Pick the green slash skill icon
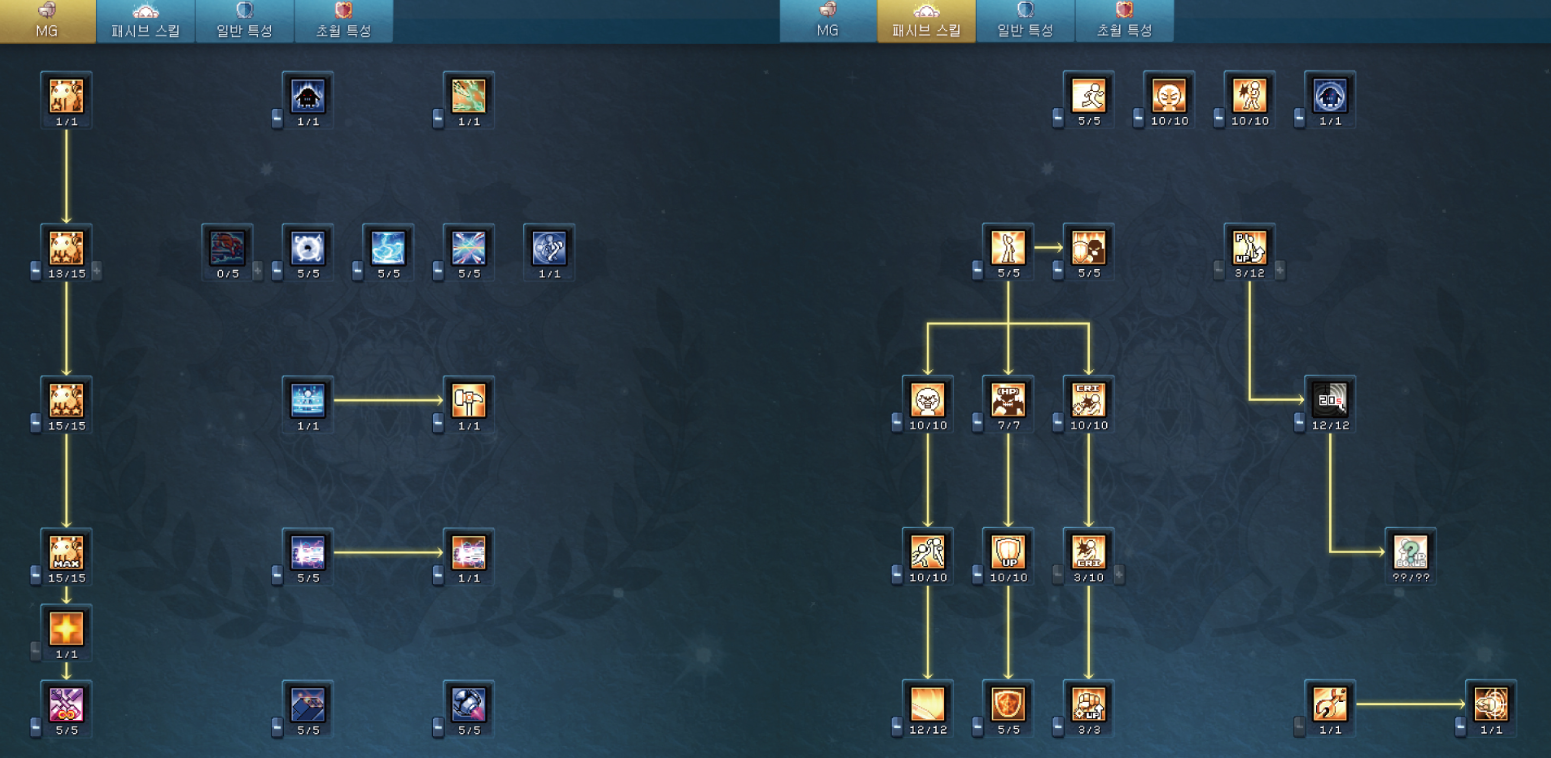The width and height of the screenshot is (1551, 758). [x=468, y=96]
